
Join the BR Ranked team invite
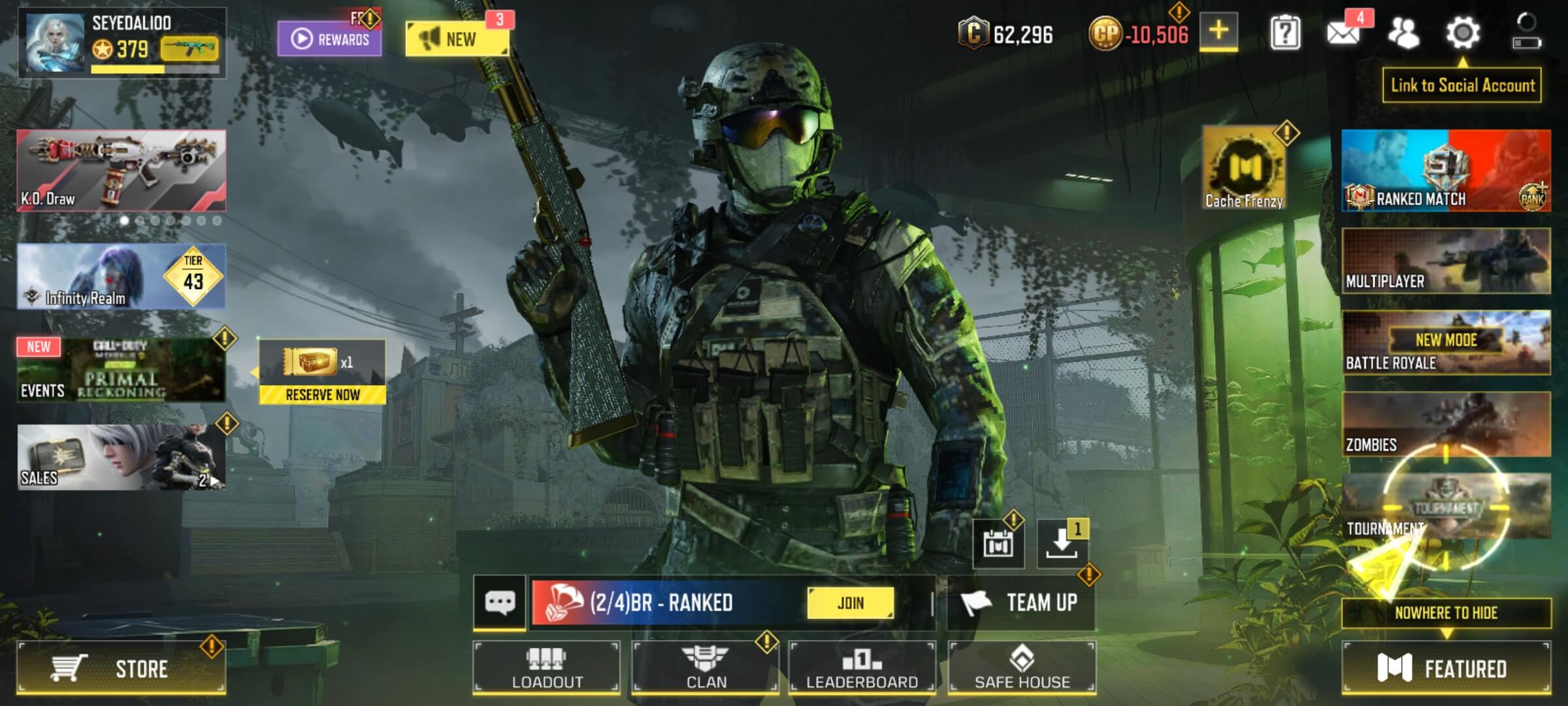click(x=850, y=603)
